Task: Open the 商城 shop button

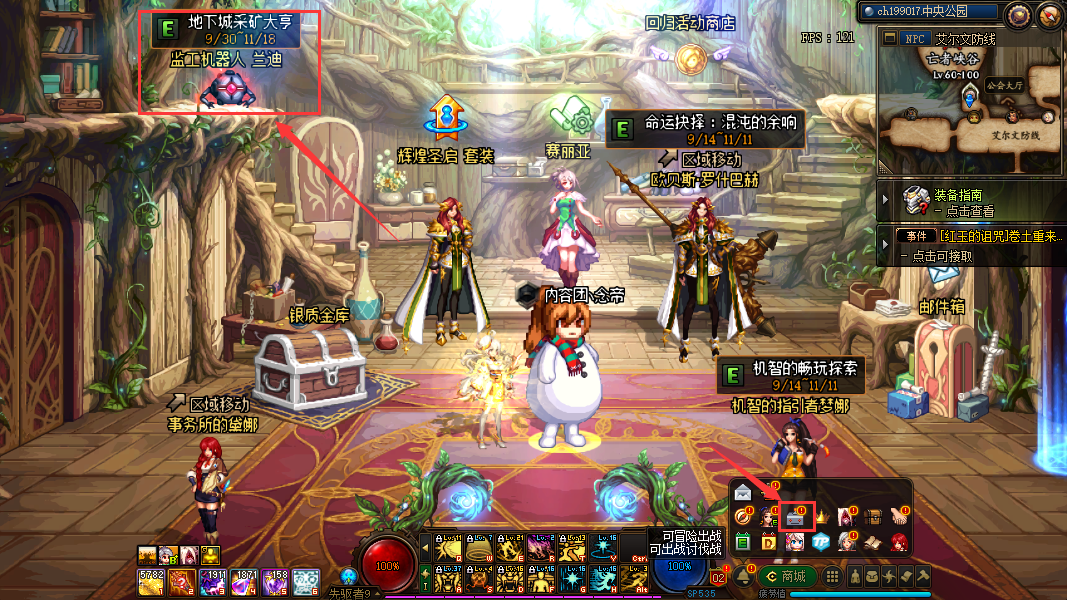Action: click(x=786, y=576)
